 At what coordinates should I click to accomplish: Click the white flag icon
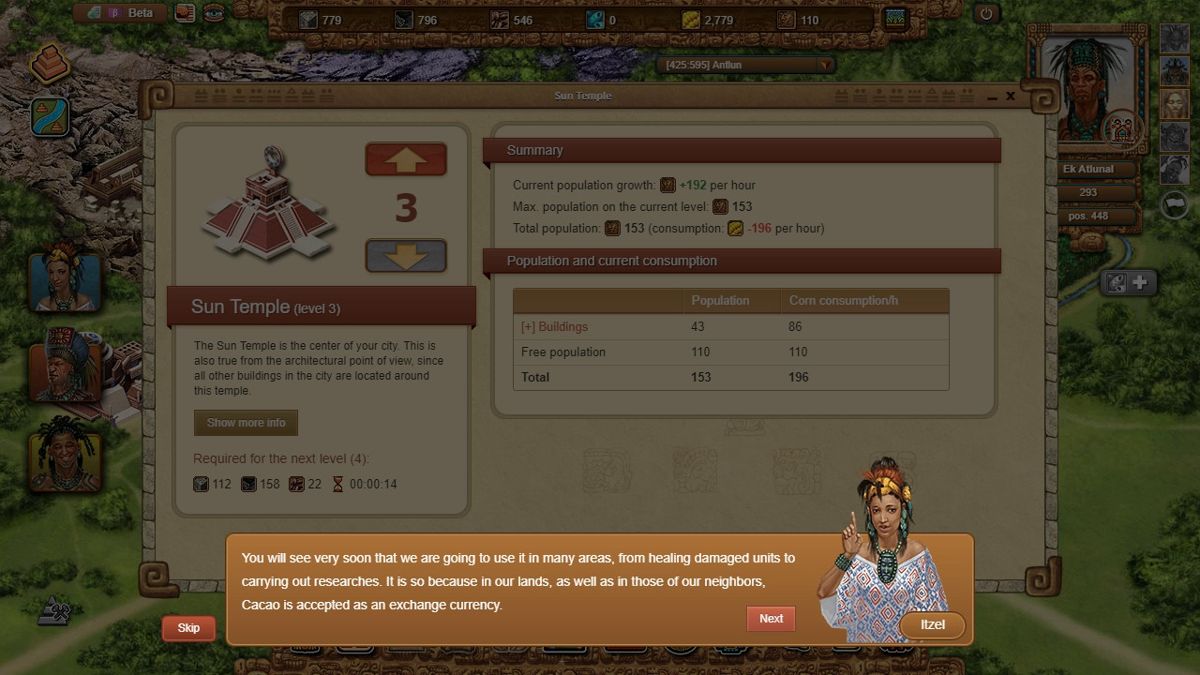coord(1174,203)
